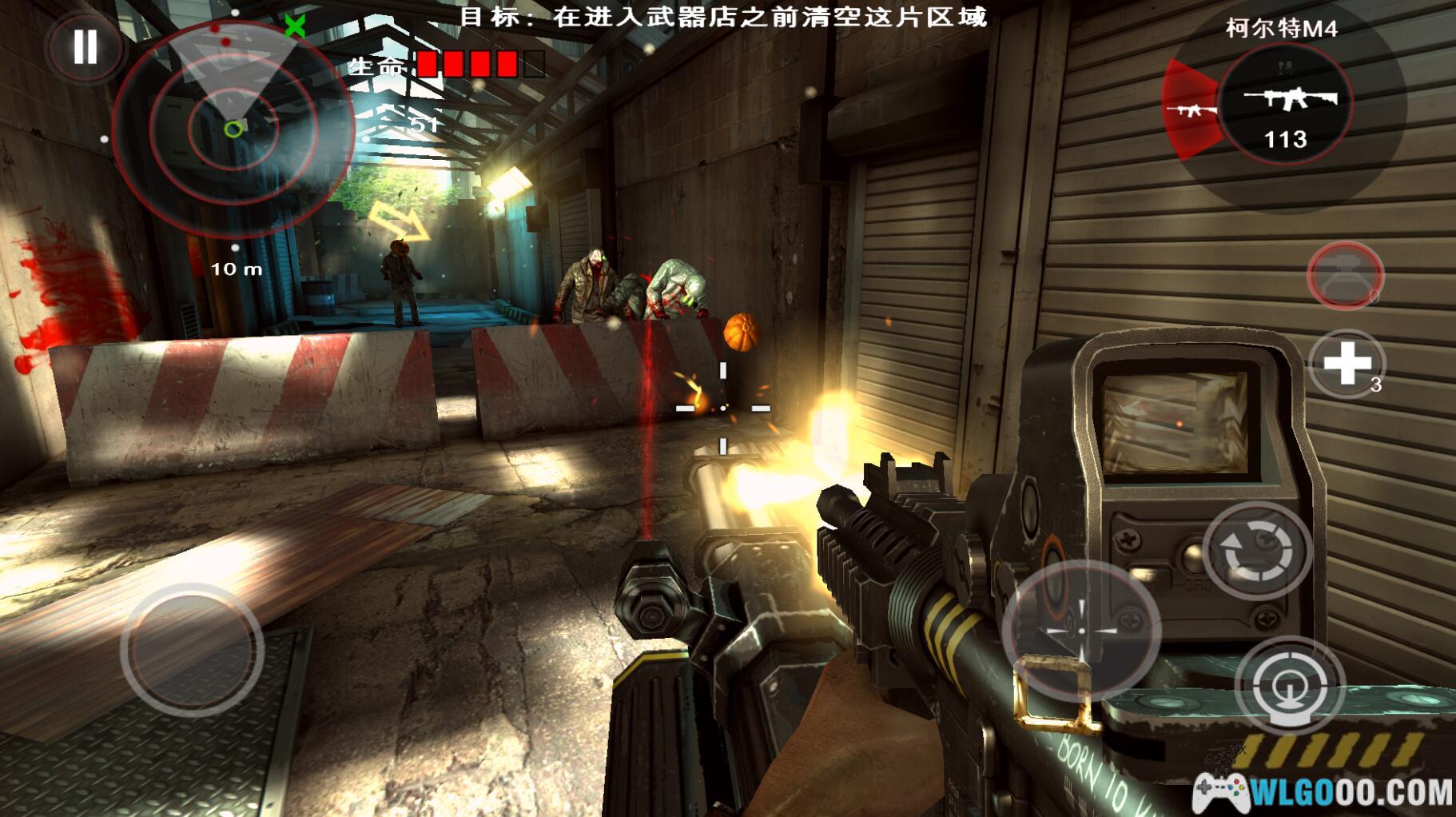This screenshot has height=817, width=1456.
Task: Fire using the crosshair shoot button
Action: click(1081, 630)
